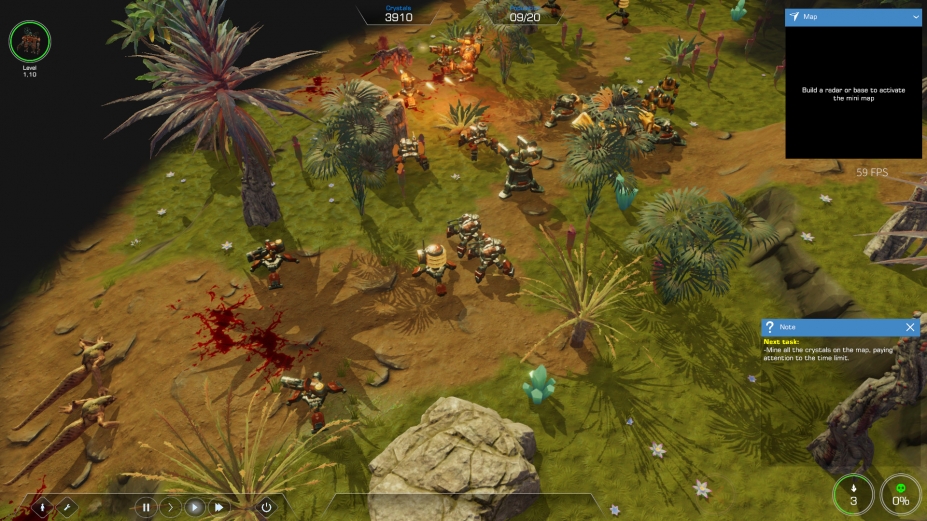Set game speed to slow single-arrow
The height and width of the screenshot is (521, 927).
coord(170,507)
